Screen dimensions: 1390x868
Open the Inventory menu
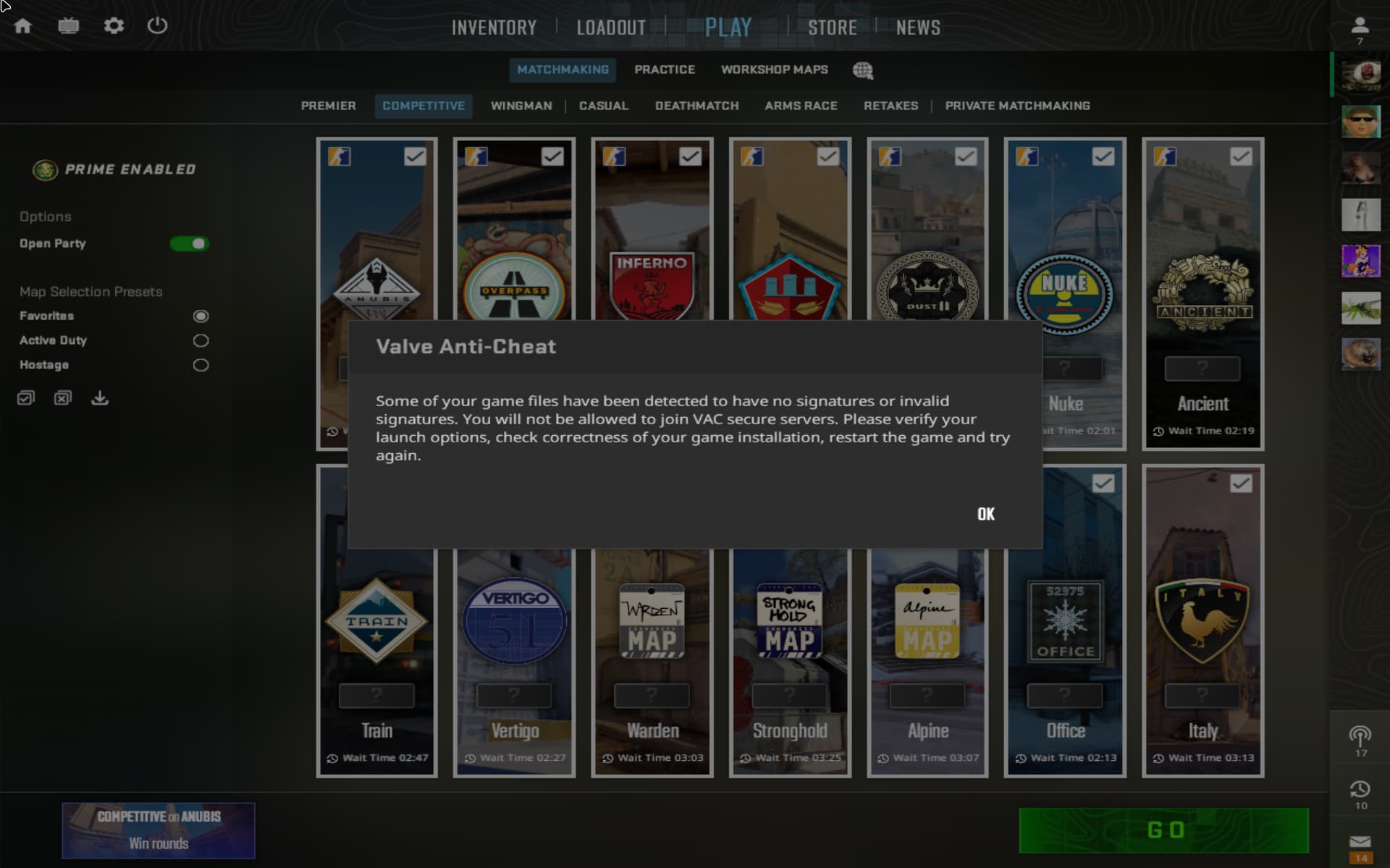click(x=494, y=28)
